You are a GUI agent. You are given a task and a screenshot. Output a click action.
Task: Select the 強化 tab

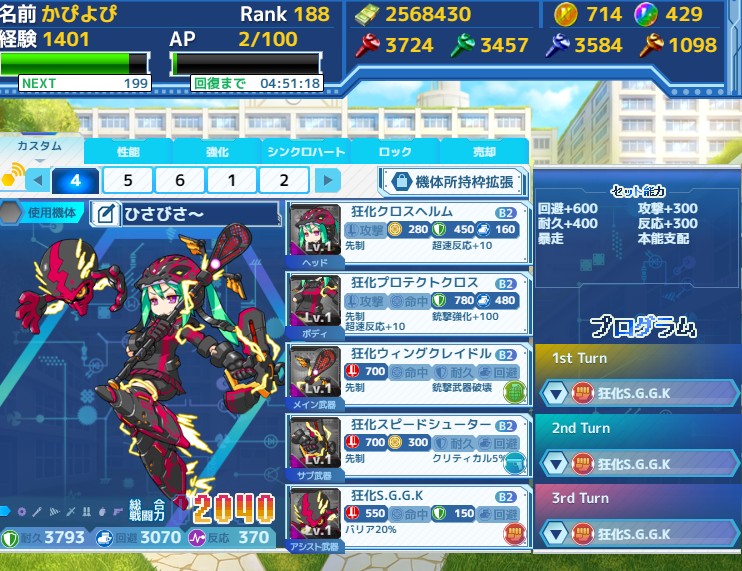pyautogui.click(x=216, y=151)
